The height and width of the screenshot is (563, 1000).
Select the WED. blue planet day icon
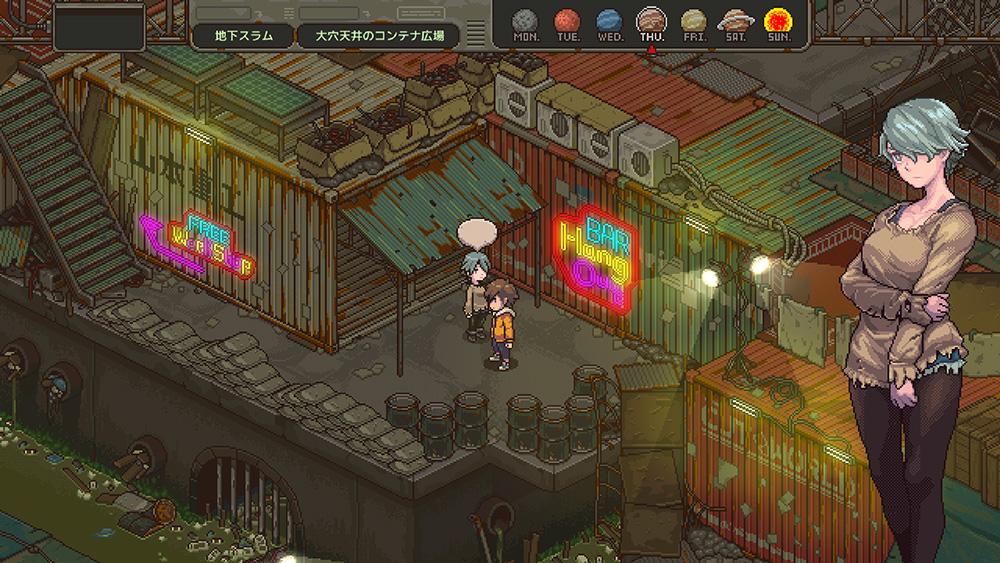click(609, 20)
